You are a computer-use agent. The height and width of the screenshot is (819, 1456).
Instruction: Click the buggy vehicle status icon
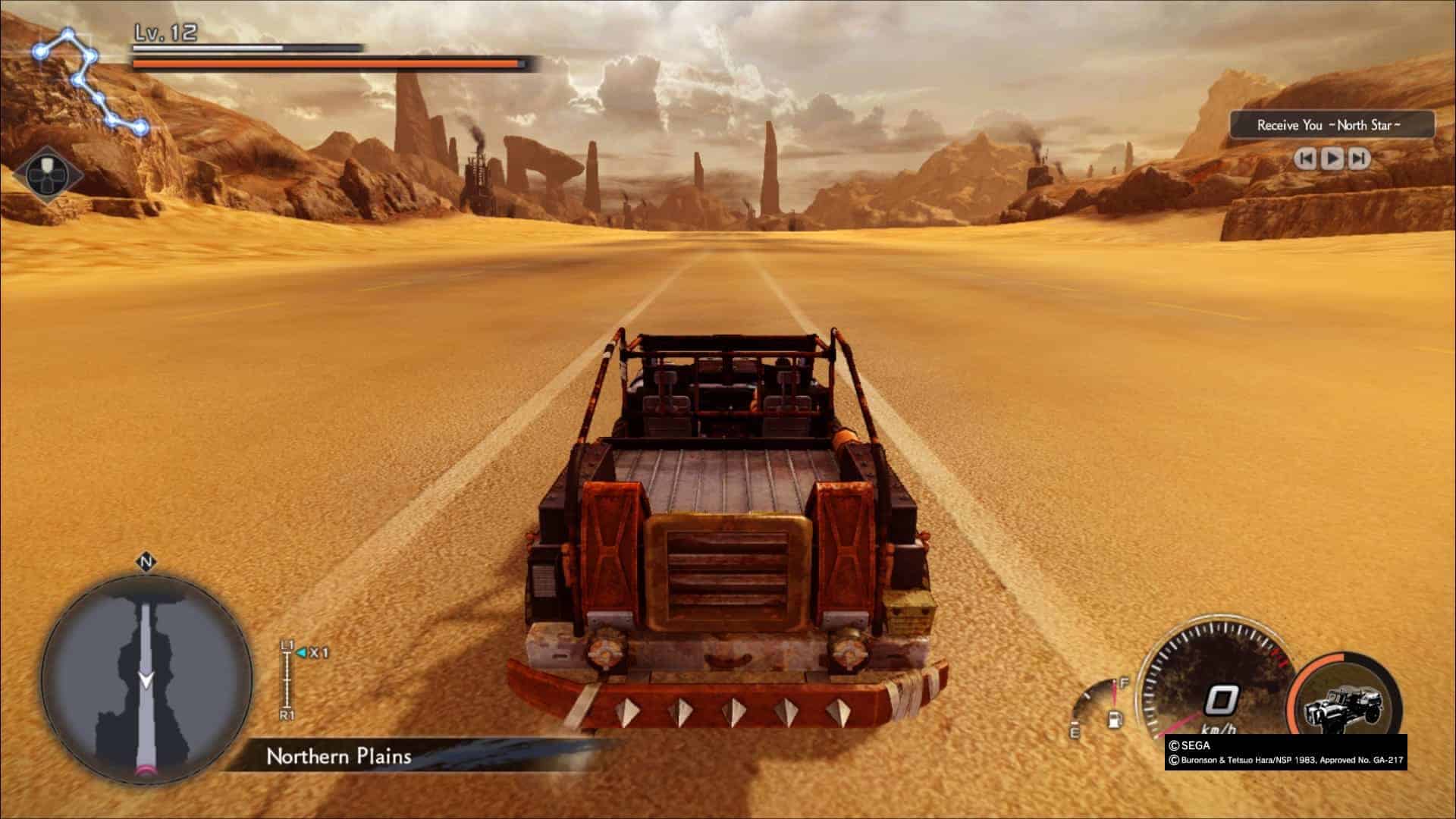coord(1343,701)
